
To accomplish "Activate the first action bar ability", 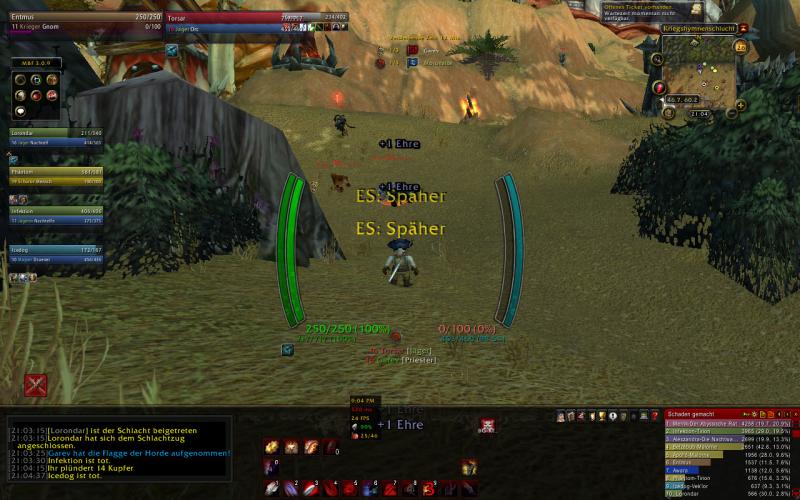I will (x=271, y=488).
